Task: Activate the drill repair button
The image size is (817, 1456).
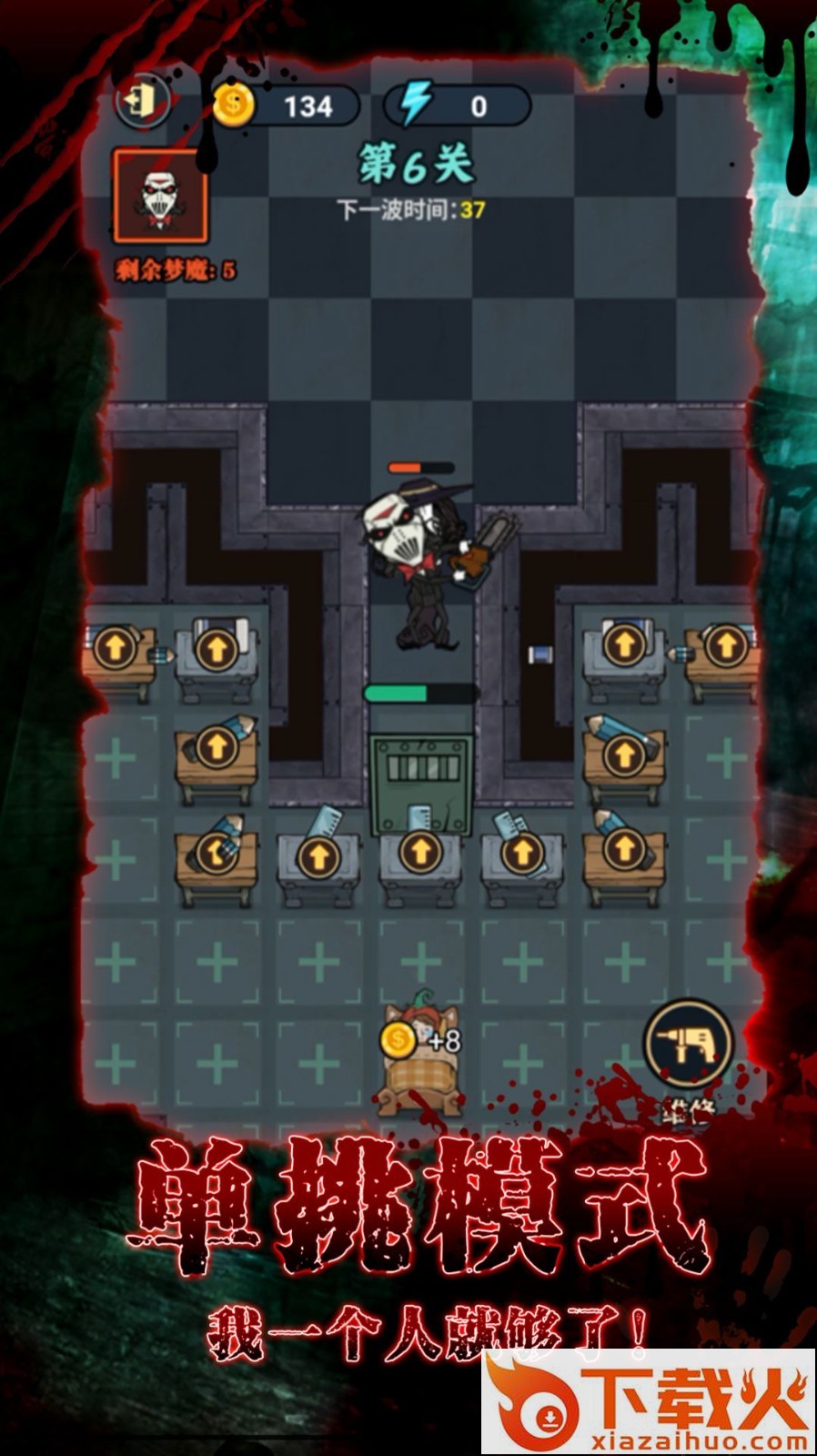Action: click(x=689, y=1044)
